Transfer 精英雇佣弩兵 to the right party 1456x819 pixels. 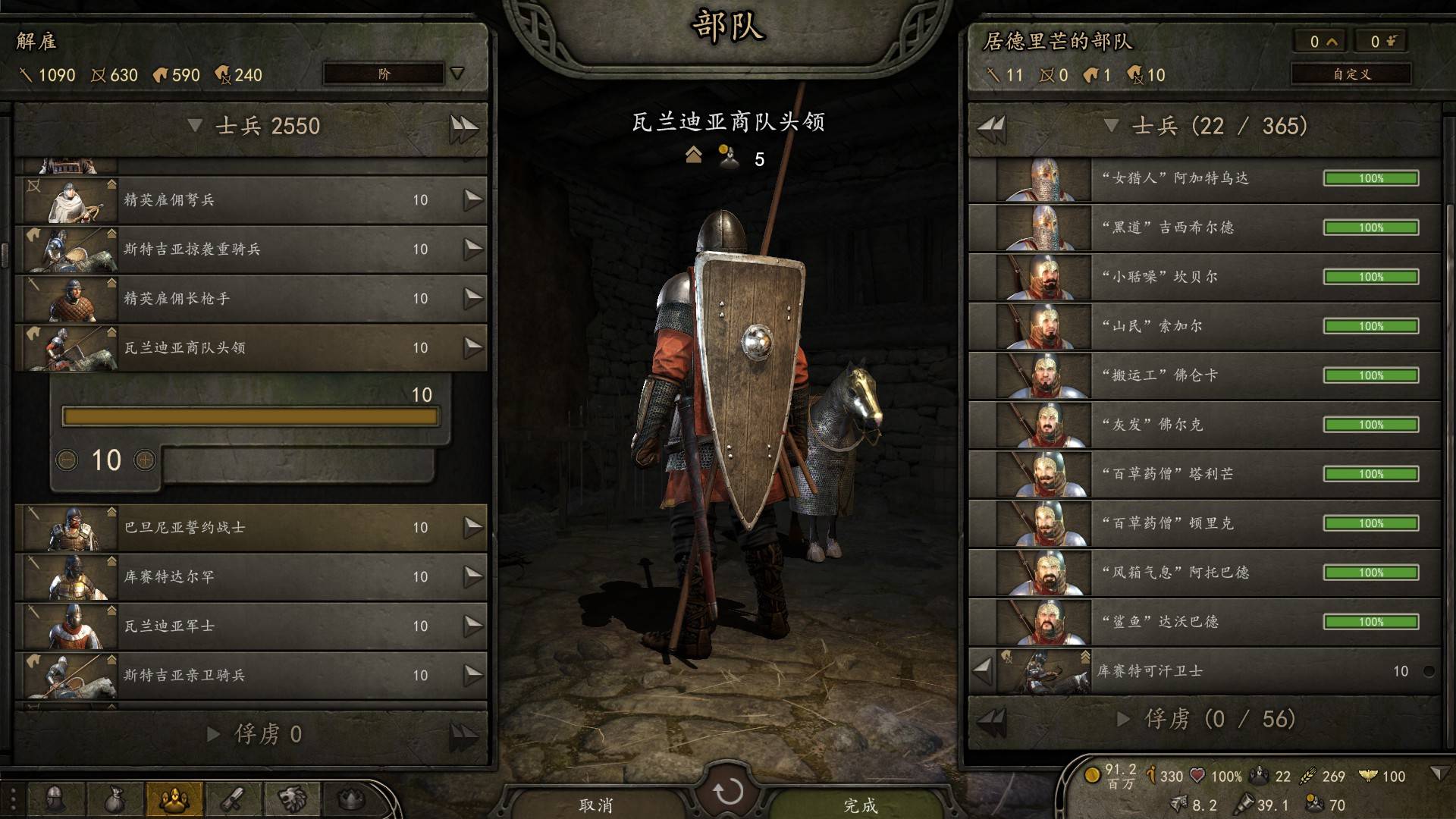473,200
